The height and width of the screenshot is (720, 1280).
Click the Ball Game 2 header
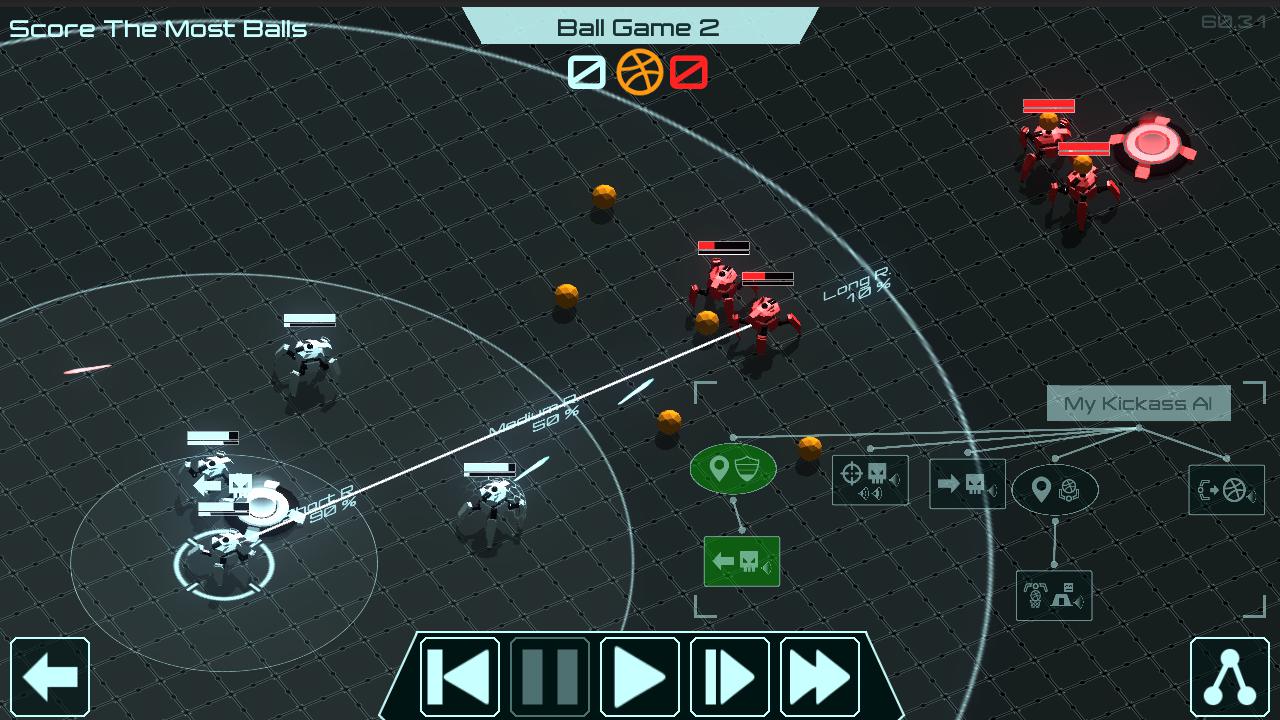coord(639,27)
